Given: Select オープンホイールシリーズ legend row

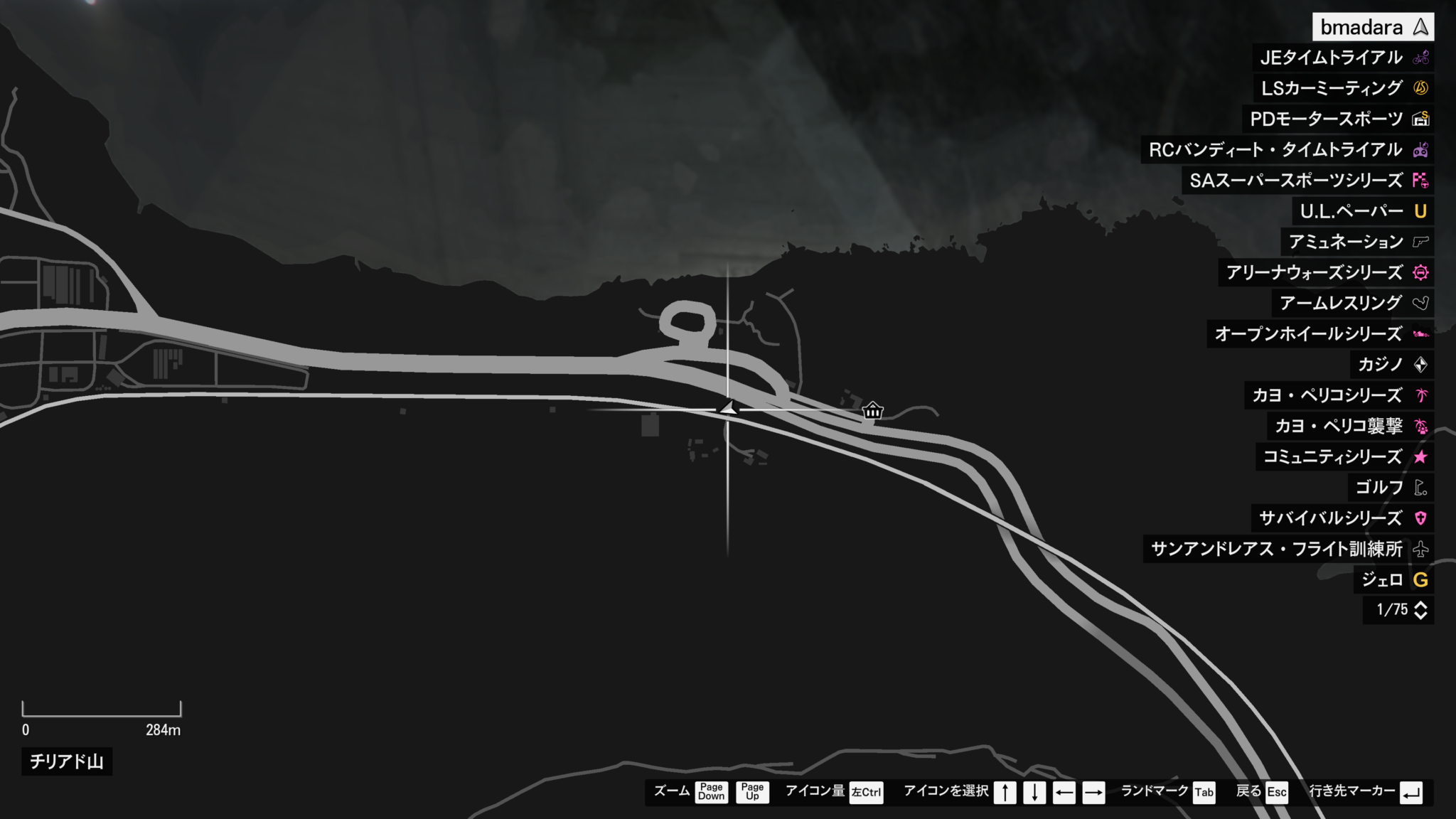Looking at the screenshot, I should (x=1319, y=333).
